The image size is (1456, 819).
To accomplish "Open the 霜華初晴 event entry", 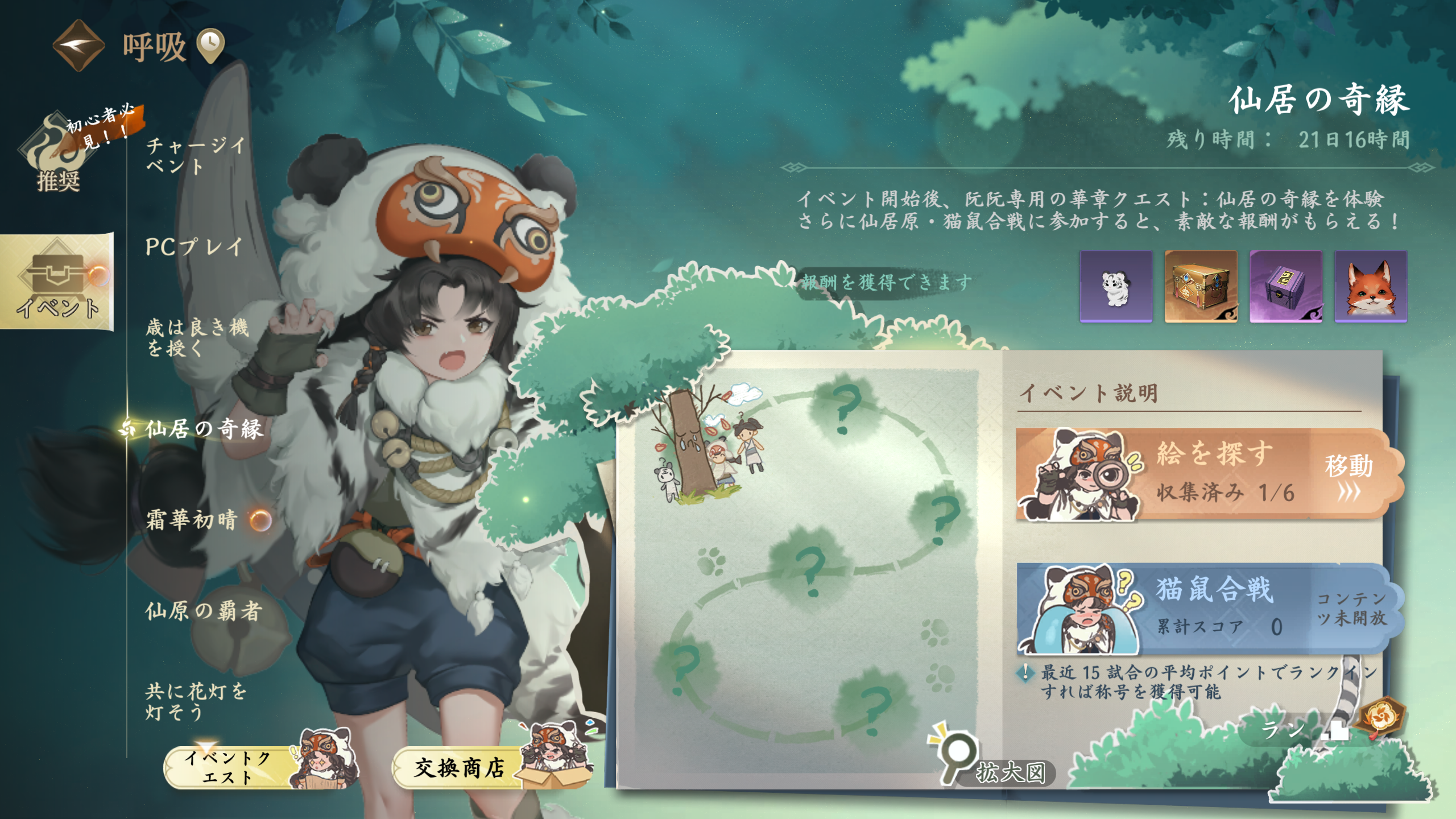I will pos(192,520).
